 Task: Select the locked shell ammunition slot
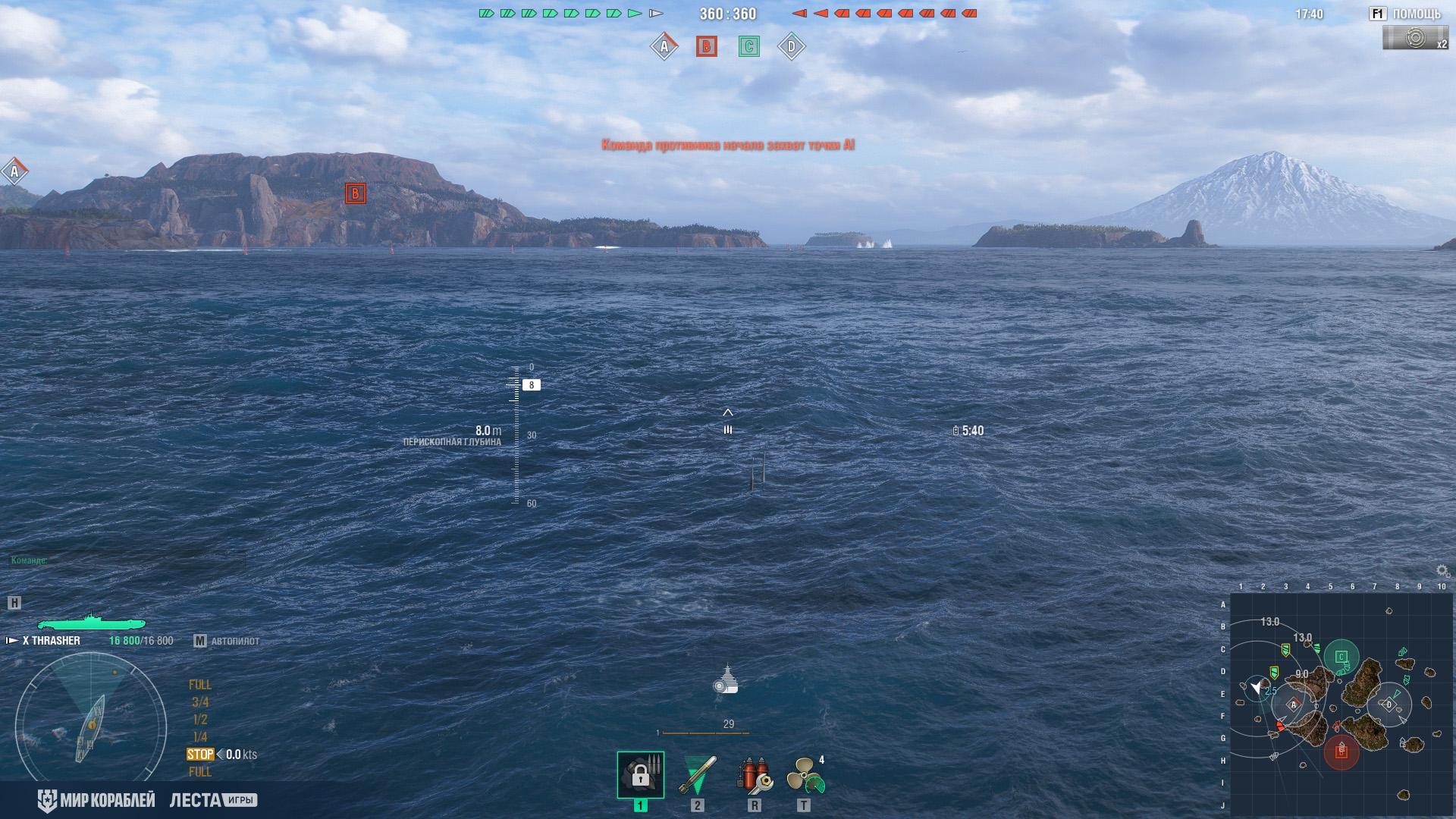(641, 774)
